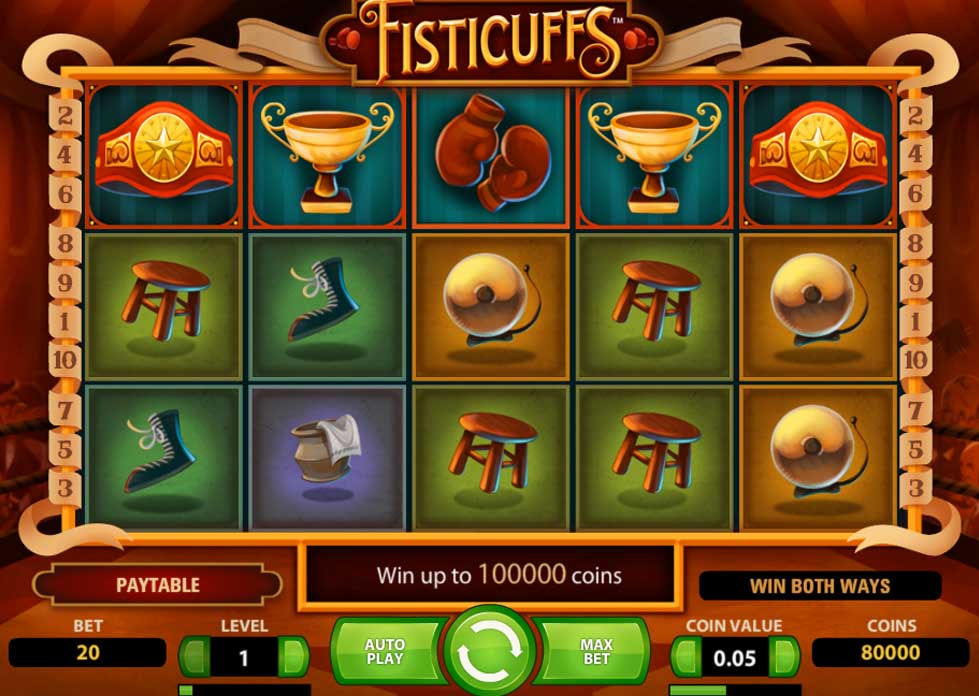The height and width of the screenshot is (696, 979).
Task: Spin the reels with the green circular button
Action: point(489,654)
